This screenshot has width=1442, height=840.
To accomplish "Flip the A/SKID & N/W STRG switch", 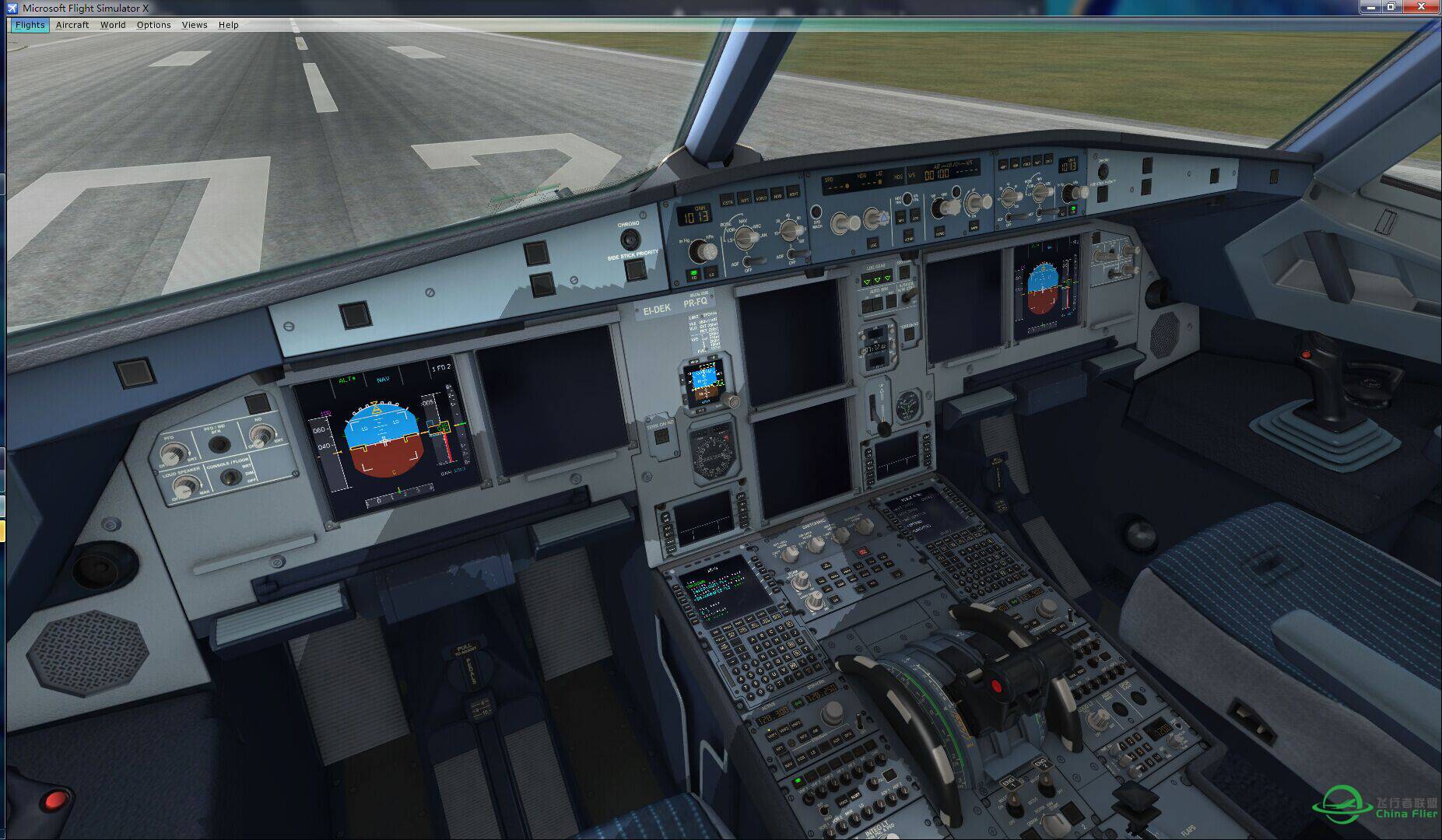I will (907, 294).
